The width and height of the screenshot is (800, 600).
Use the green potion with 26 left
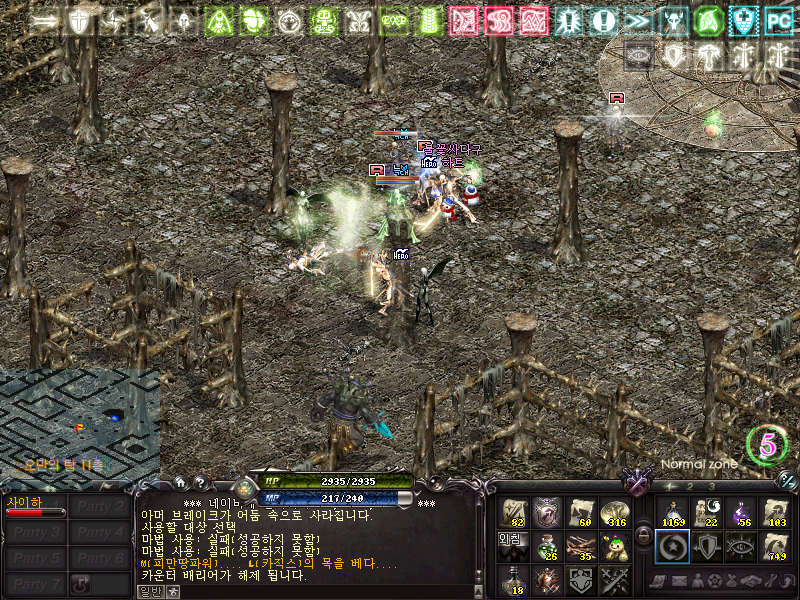549,546
